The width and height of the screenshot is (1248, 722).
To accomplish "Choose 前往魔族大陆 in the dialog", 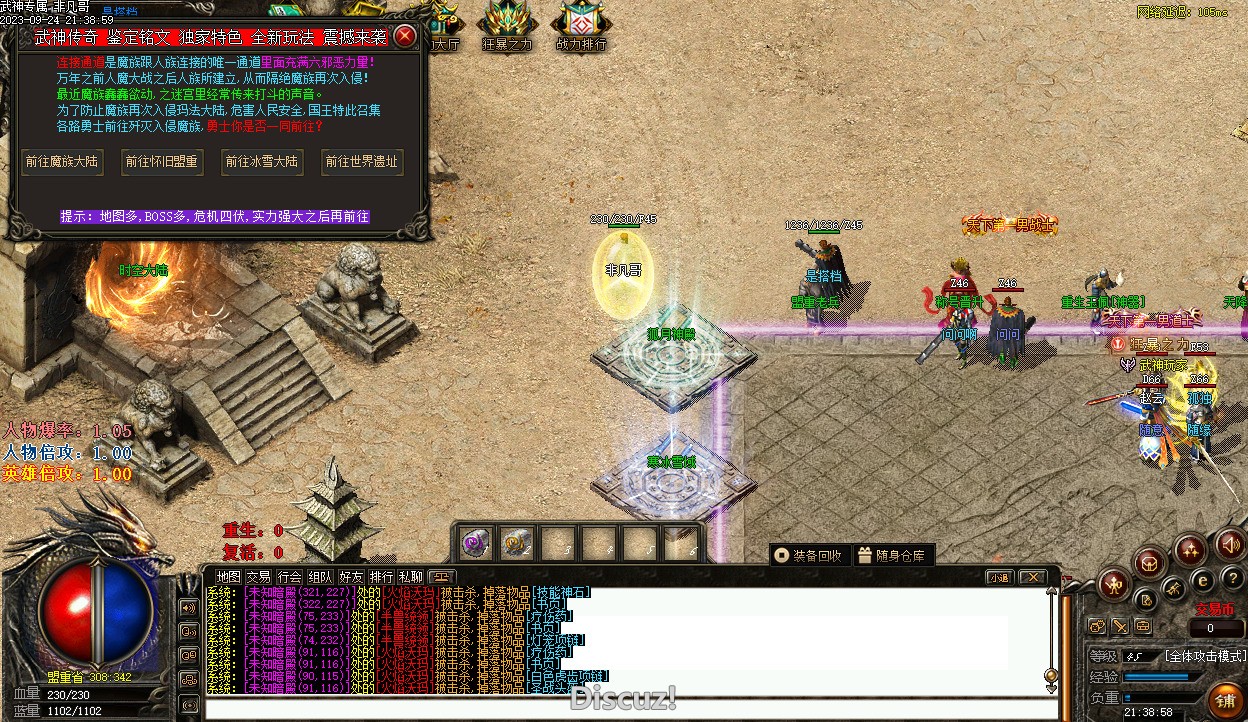I will pos(62,162).
